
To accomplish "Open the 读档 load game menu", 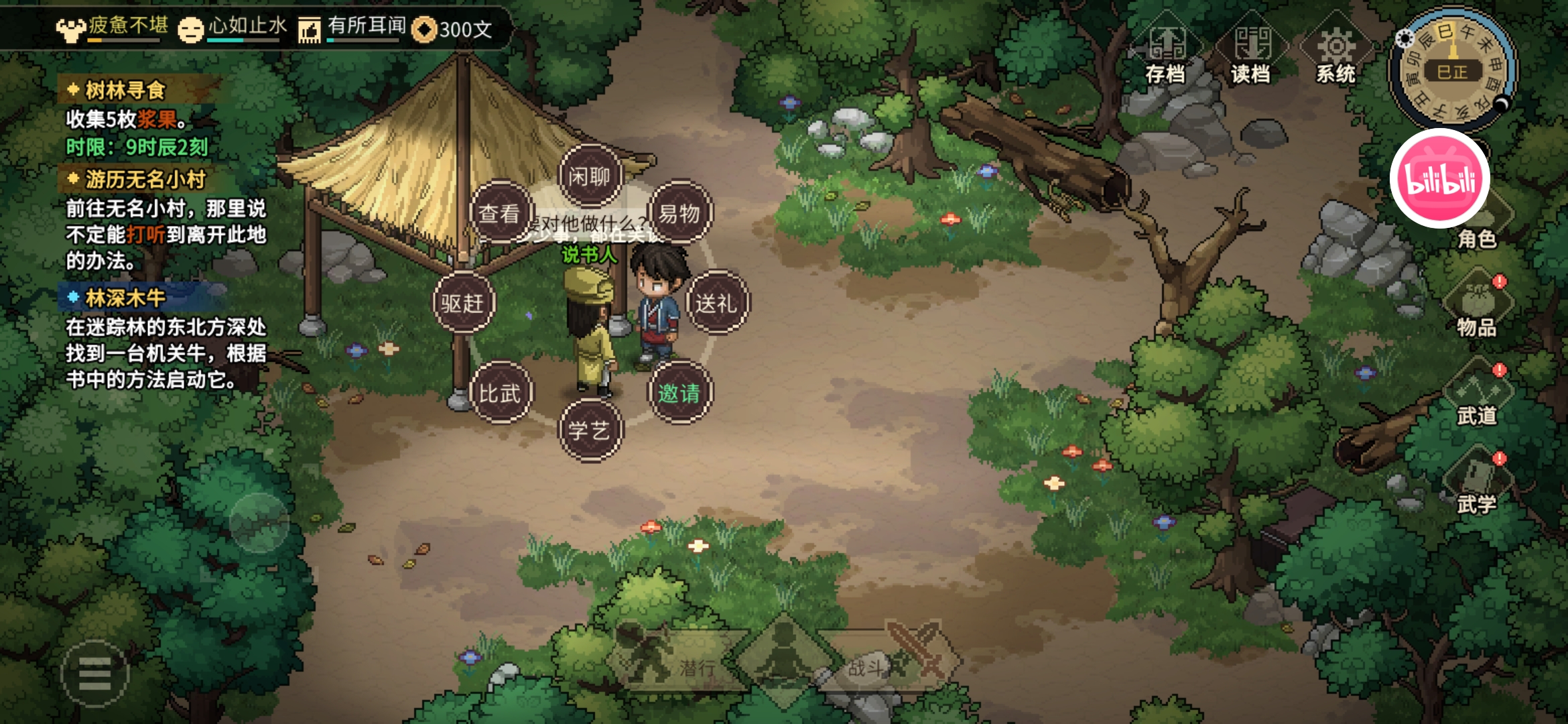I will (x=1251, y=50).
